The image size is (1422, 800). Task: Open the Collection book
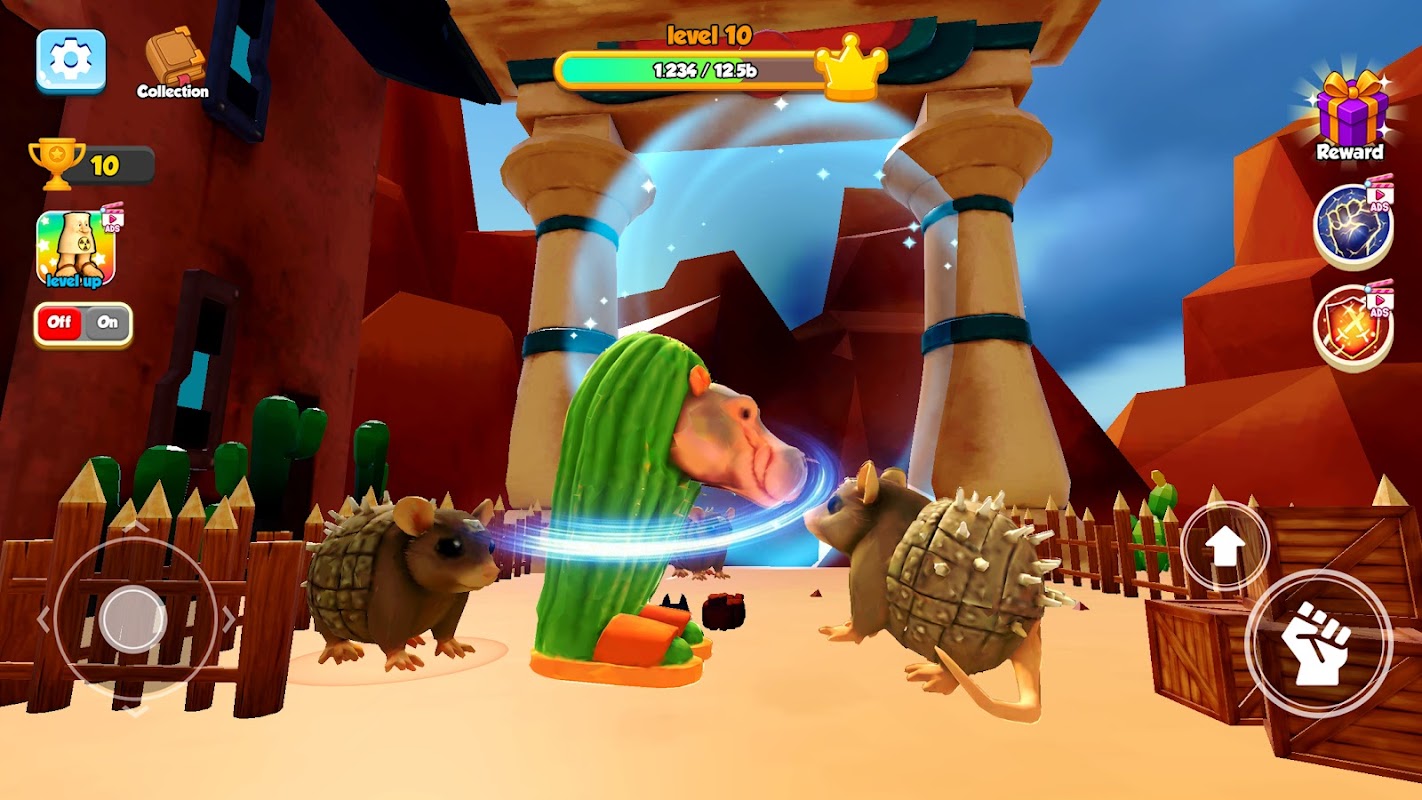[173, 62]
